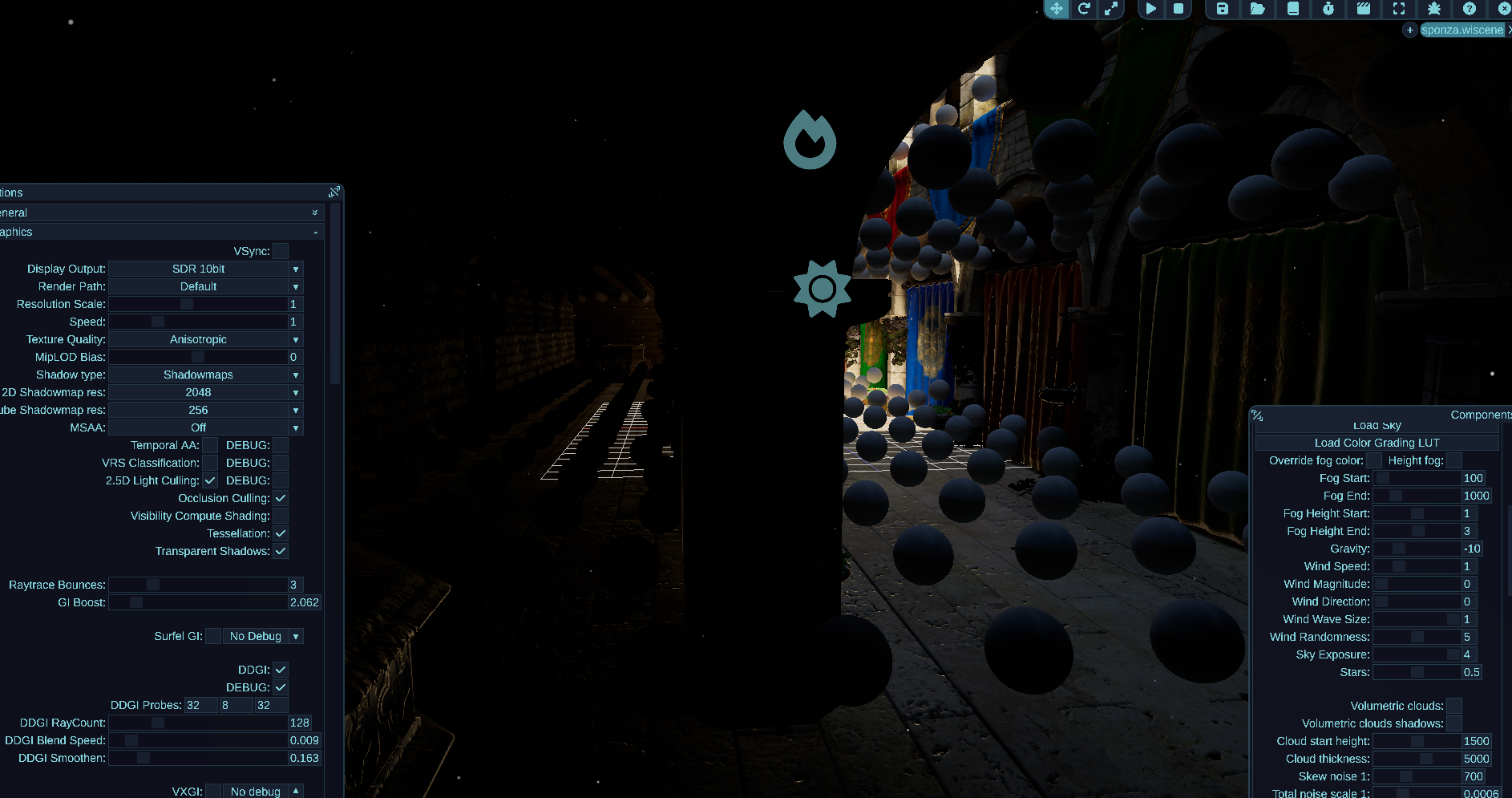Disable the Occlusion Culling checkbox
Viewport: 1512px width, 798px height.
(x=281, y=498)
